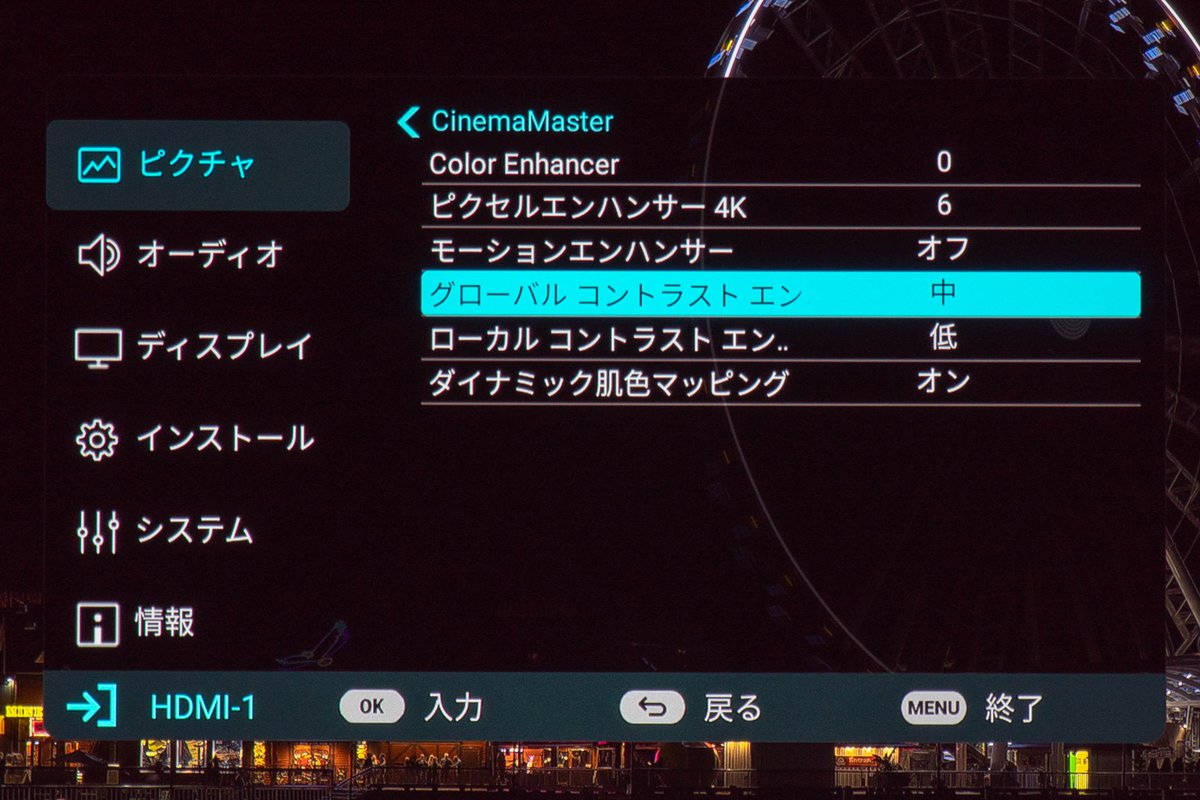The width and height of the screenshot is (1200, 800).
Task: Choose the ピクセルエンハンサー 4K row
Action: coord(780,207)
